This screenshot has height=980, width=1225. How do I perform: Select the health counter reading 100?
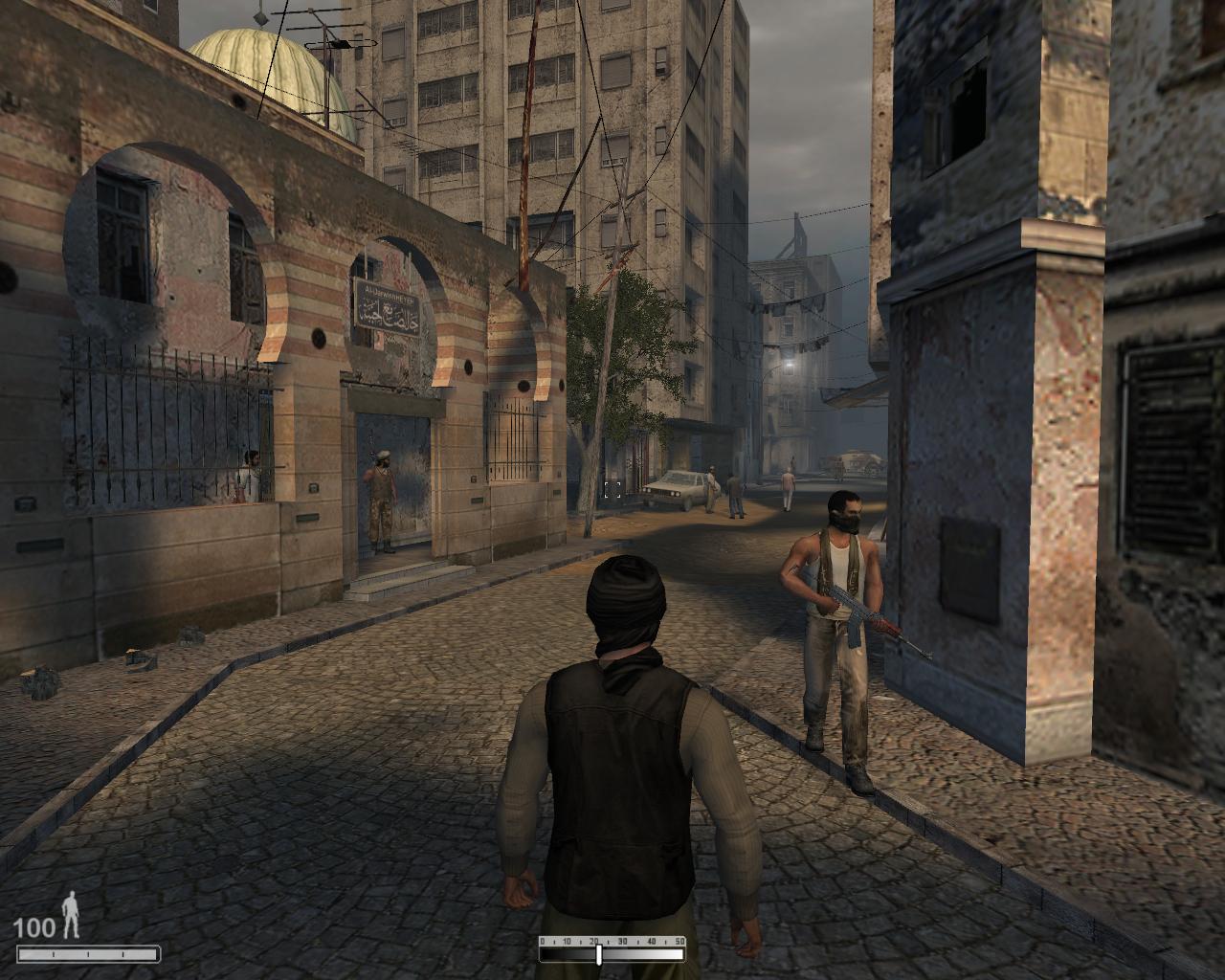pos(35,926)
